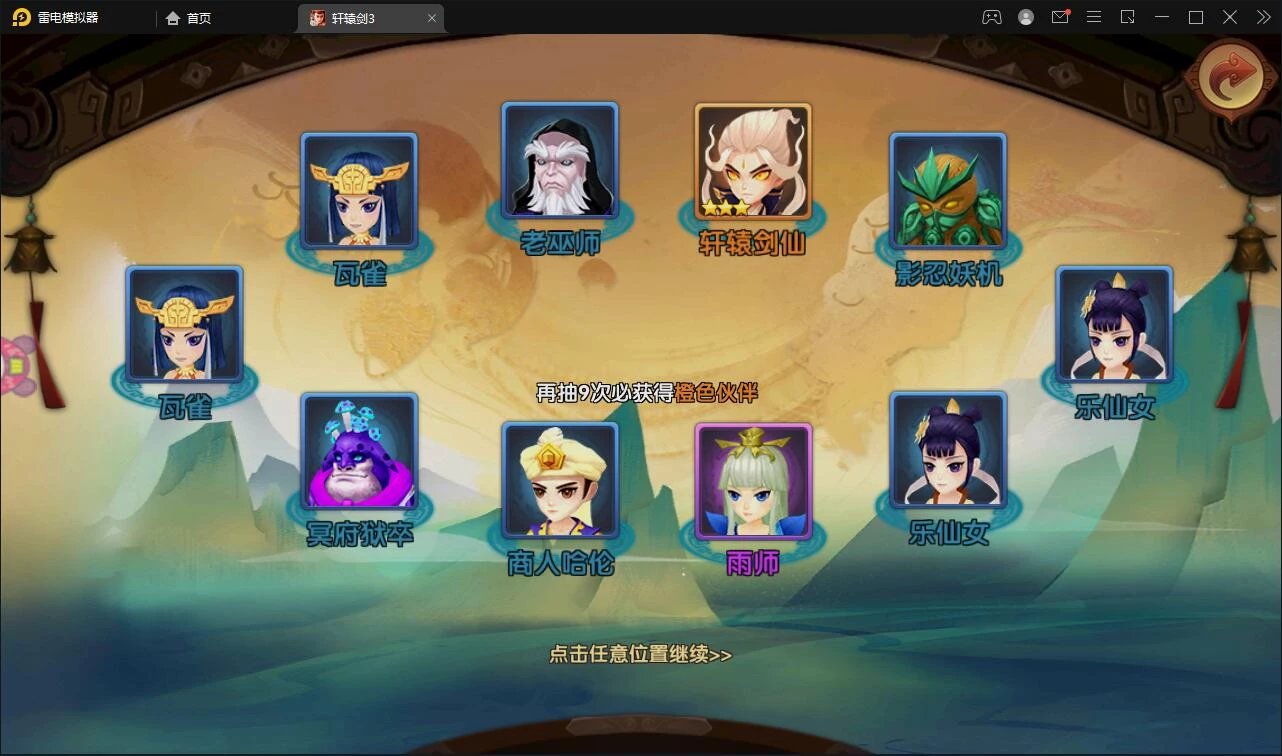
Task: Choose the 雨师 partner card
Action: pos(753,481)
